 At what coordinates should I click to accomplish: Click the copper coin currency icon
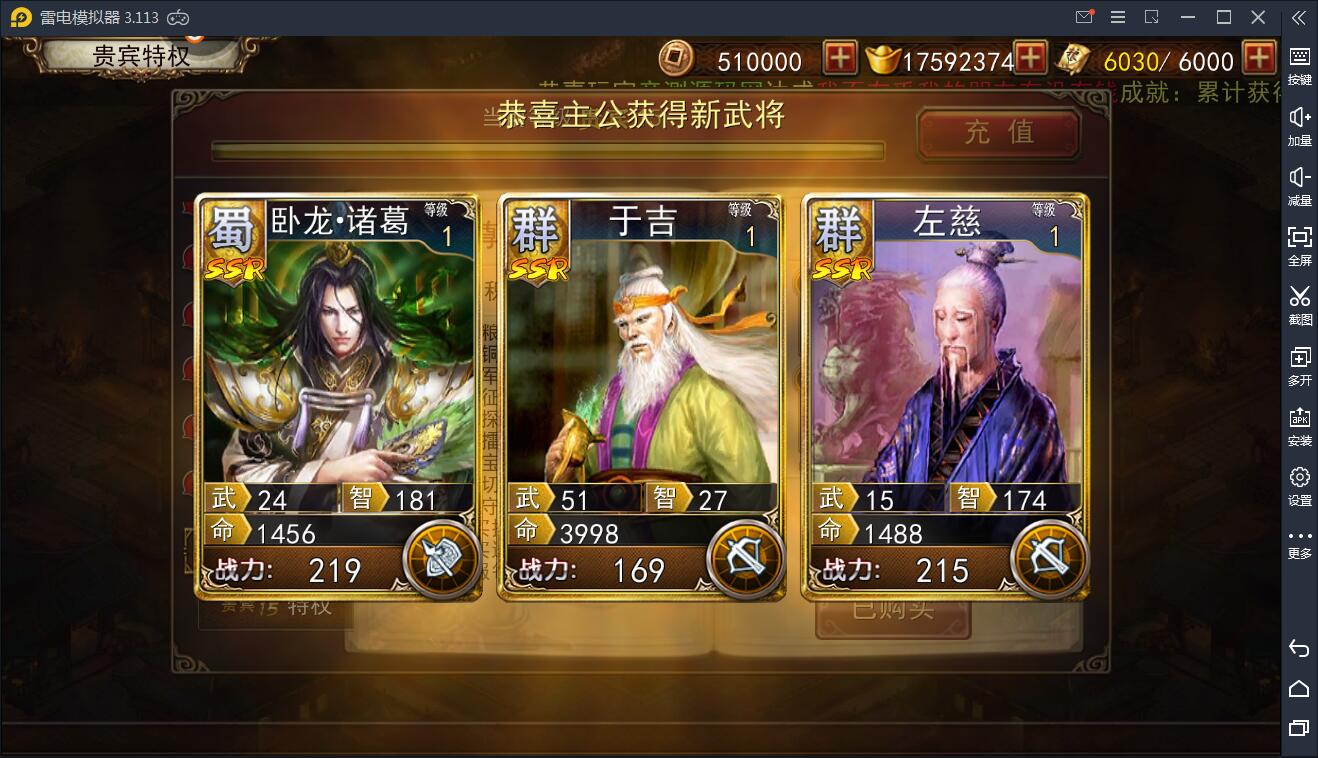point(676,59)
